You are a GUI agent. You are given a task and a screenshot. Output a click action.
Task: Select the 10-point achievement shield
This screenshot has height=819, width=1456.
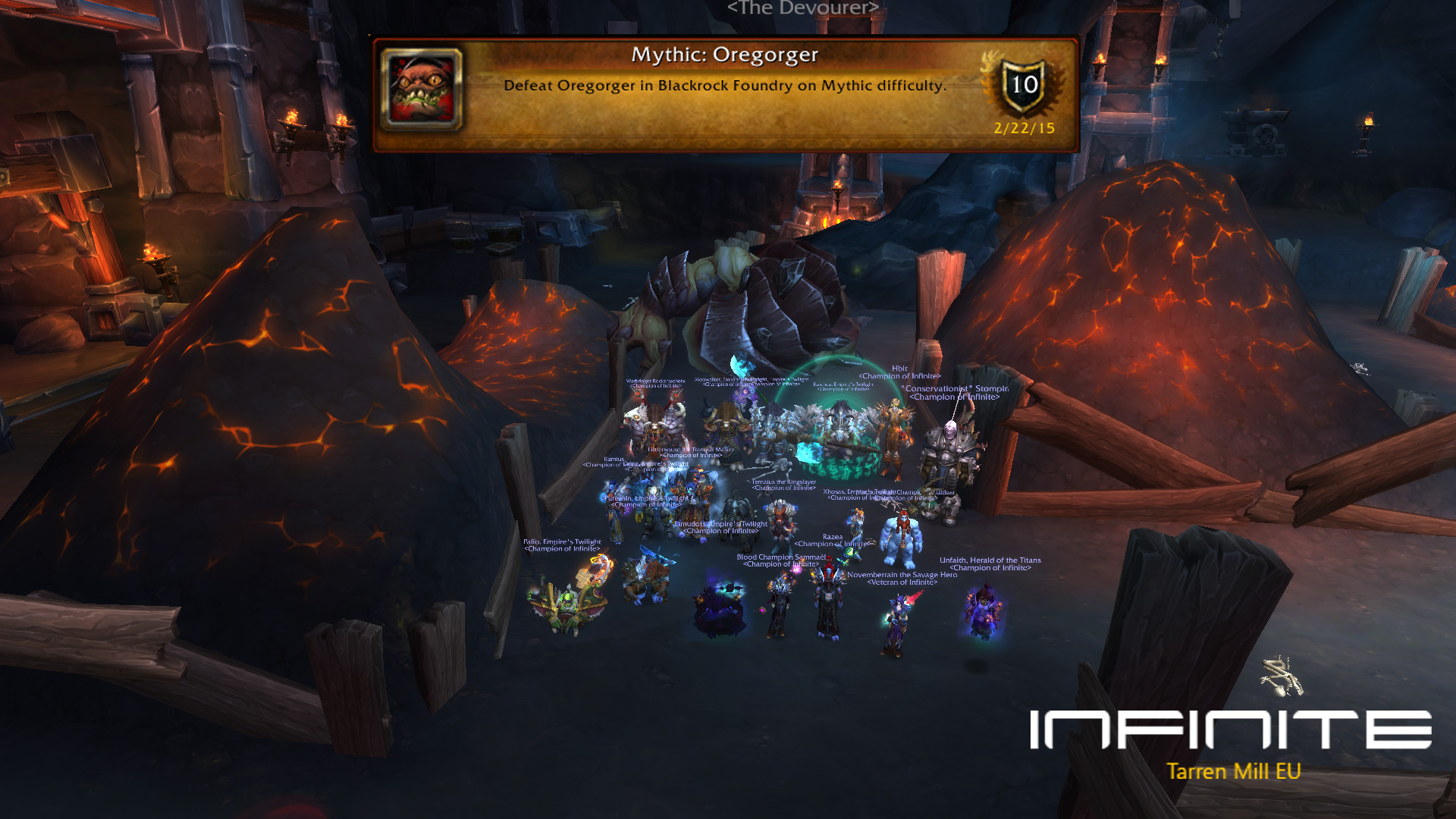1025,86
